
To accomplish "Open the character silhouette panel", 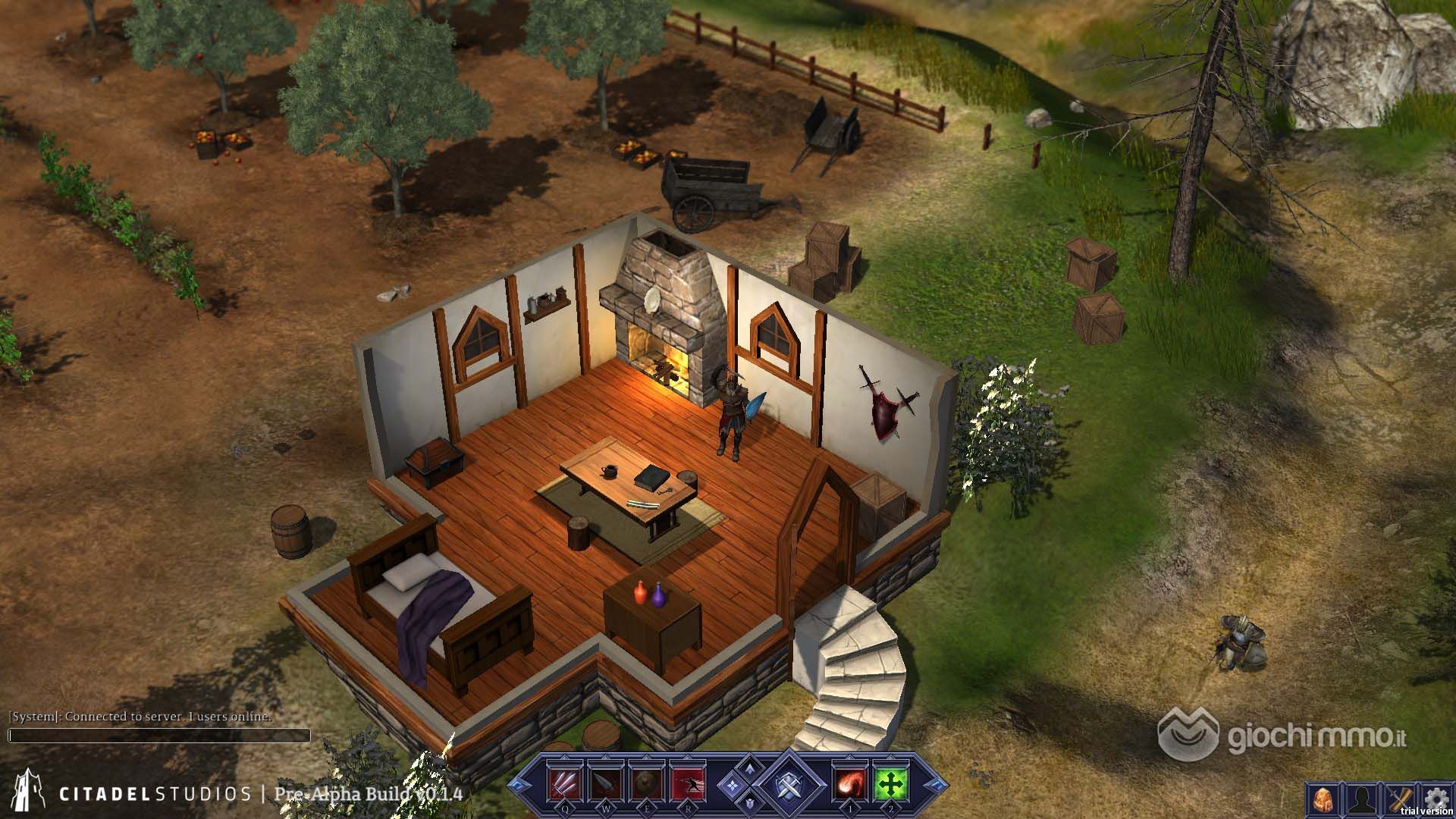I will click(1361, 801).
